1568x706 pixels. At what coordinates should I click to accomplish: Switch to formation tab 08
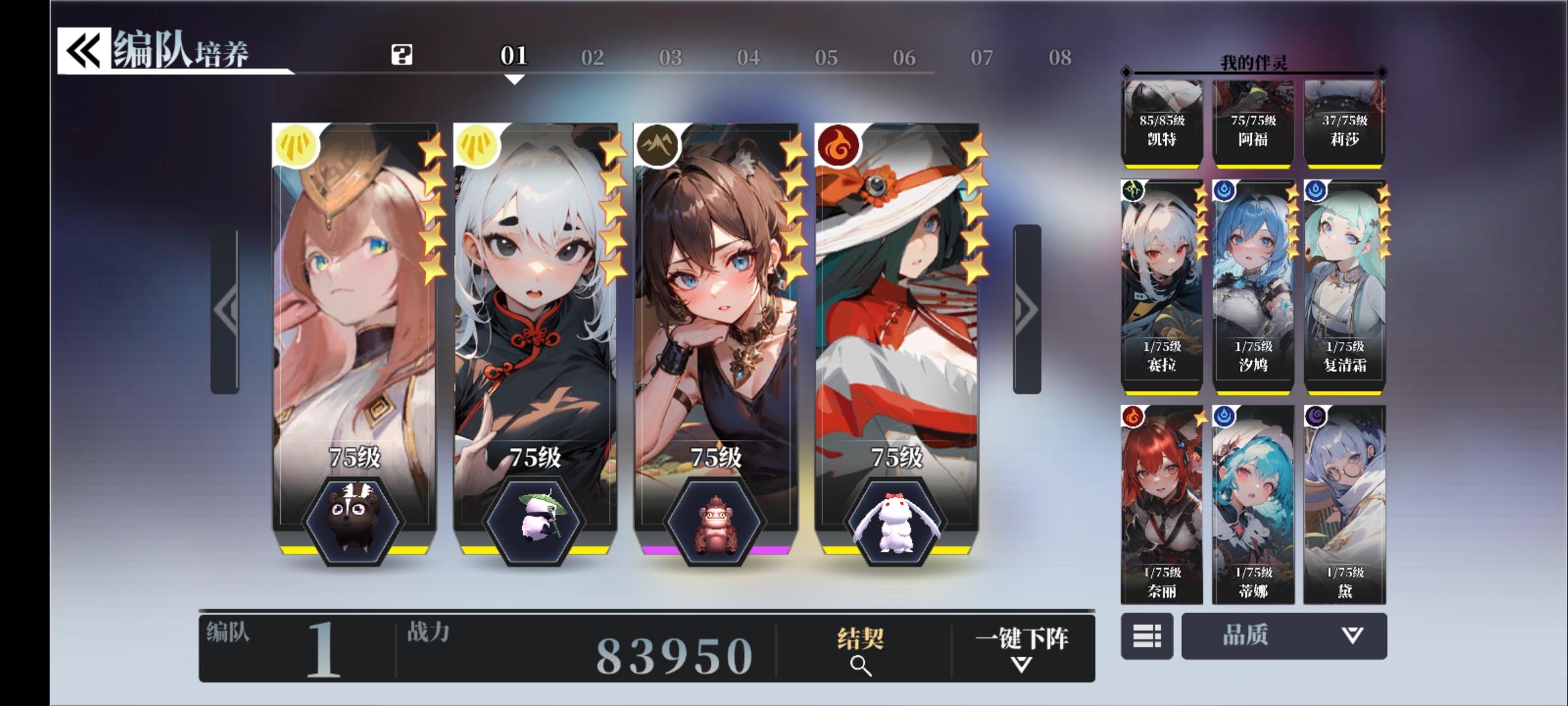click(x=1060, y=56)
